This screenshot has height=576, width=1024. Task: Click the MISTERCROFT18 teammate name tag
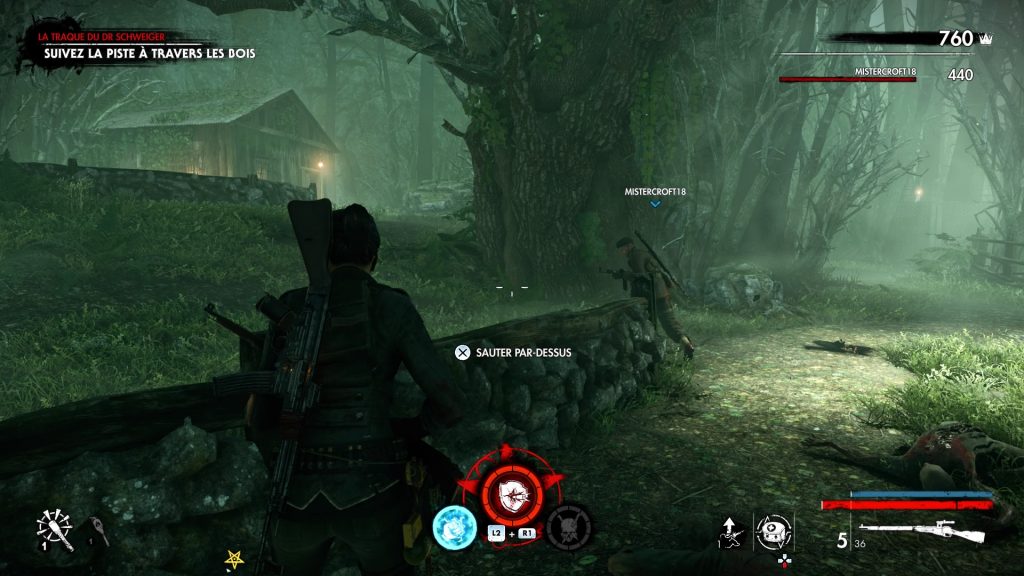(655, 190)
